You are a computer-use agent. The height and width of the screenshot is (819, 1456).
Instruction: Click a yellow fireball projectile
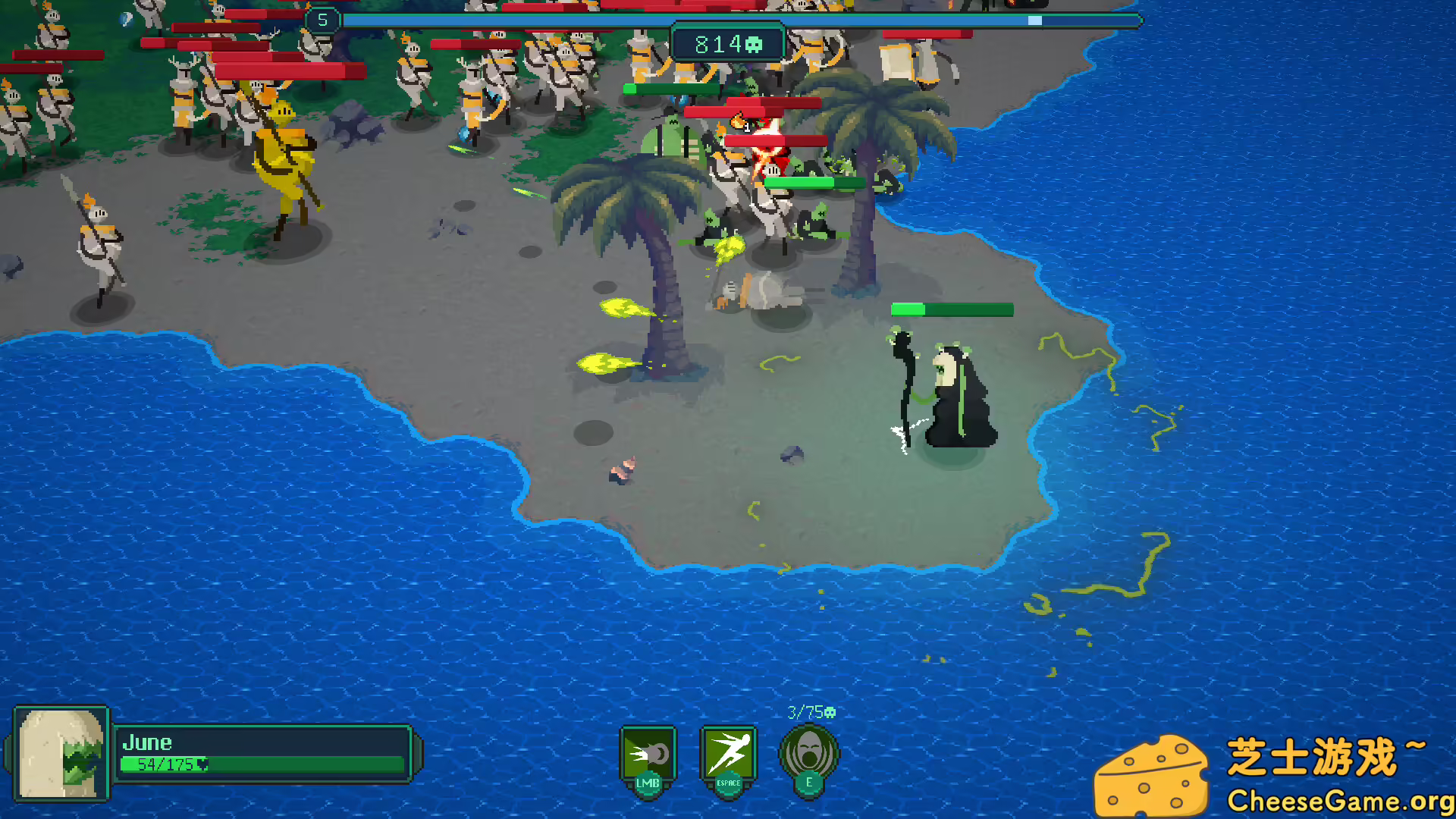[x=626, y=307]
